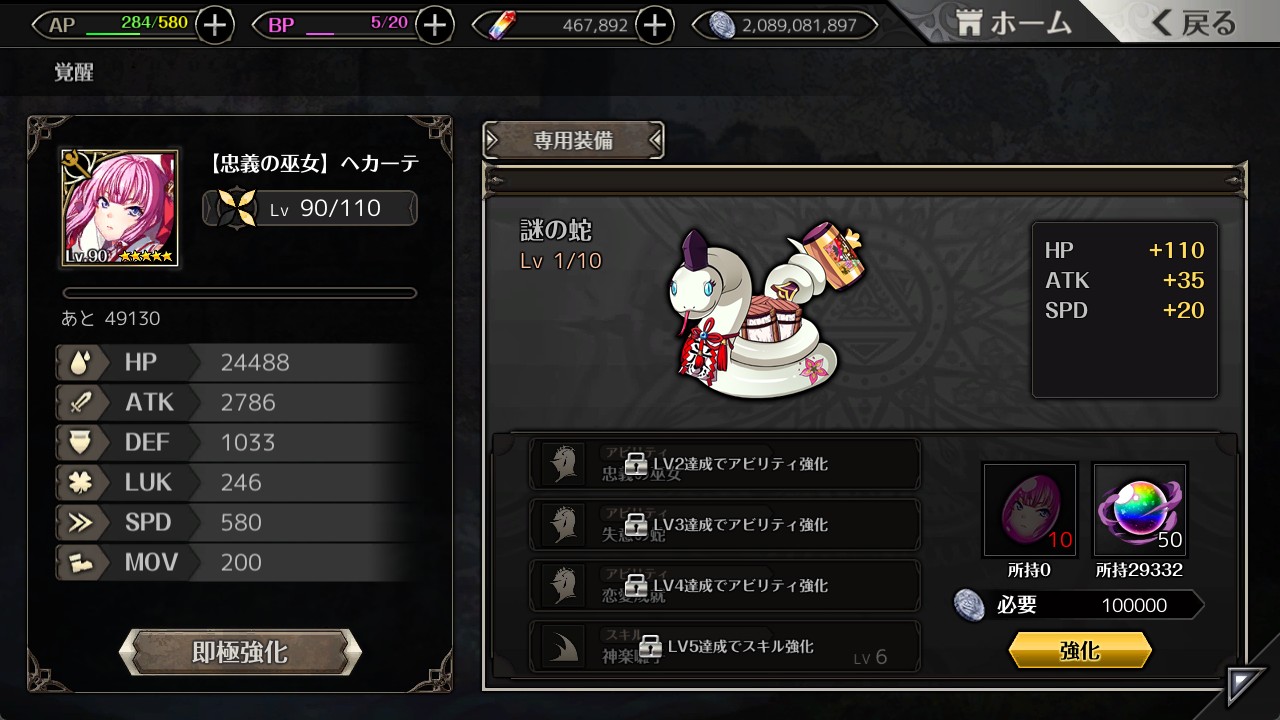View the LV5 locked skill row

[x=724, y=646]
